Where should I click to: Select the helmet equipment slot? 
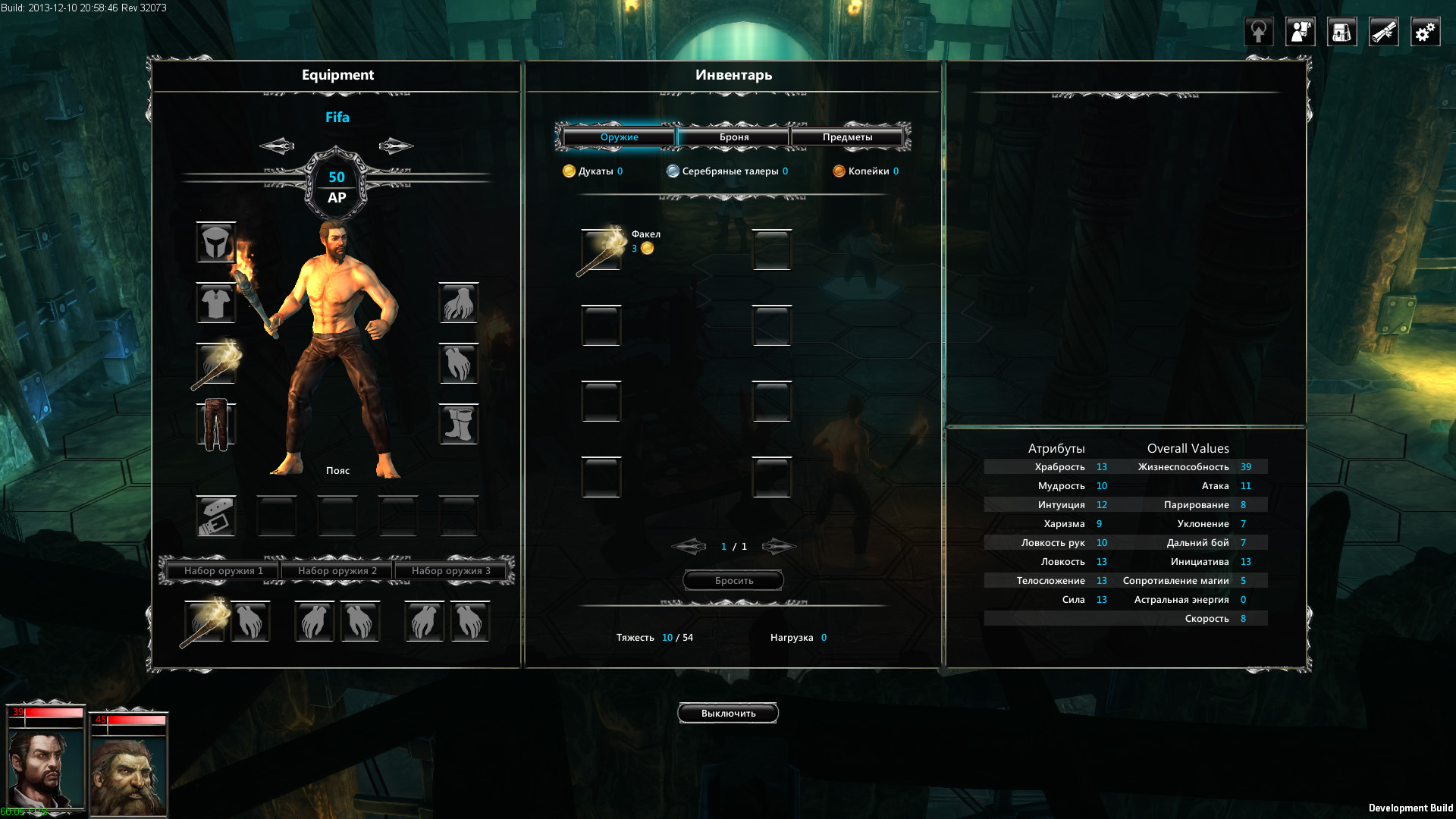coord(216,243)
